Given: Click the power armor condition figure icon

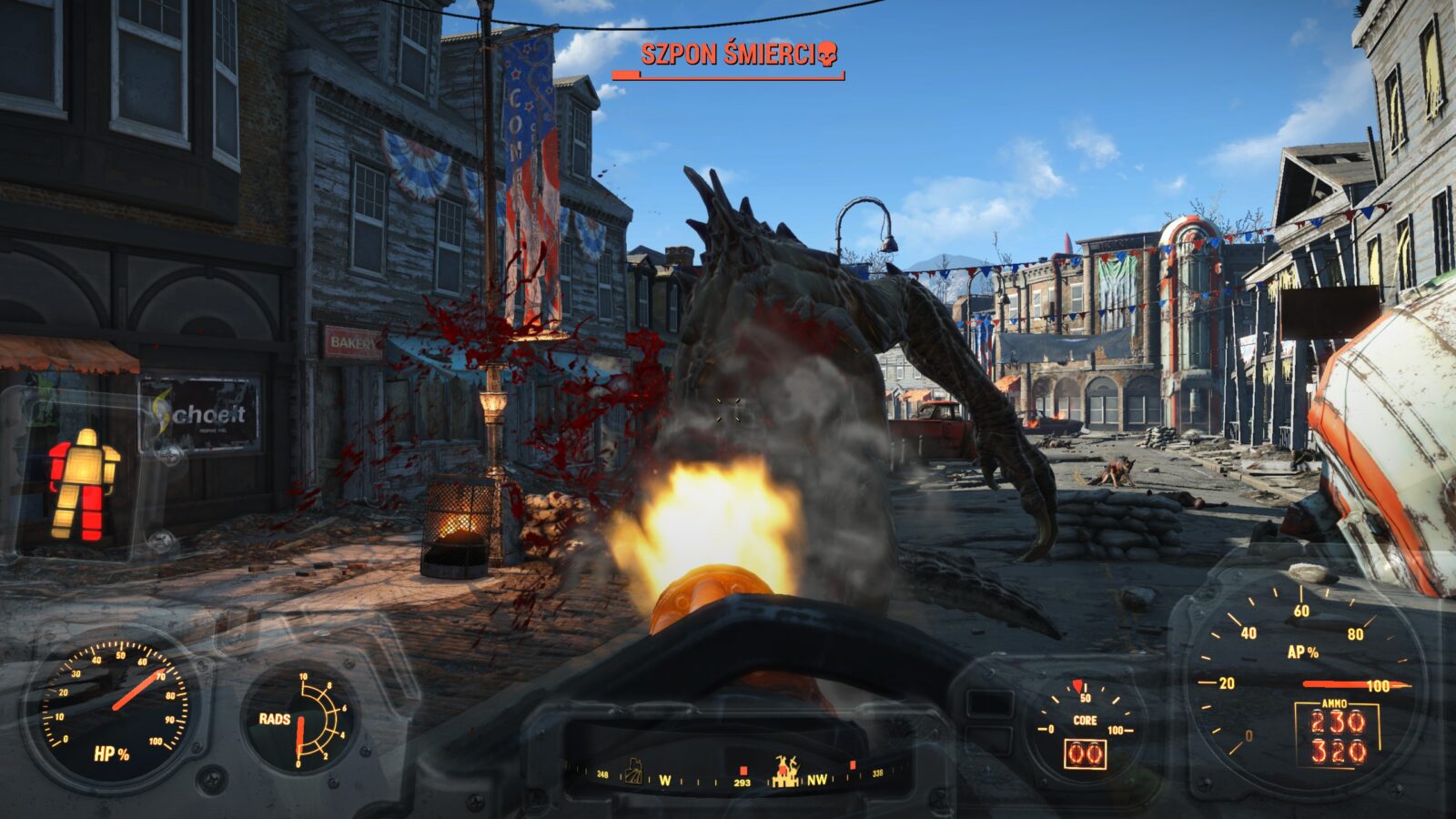Looking at the screenshot, I should click(84, 484).
